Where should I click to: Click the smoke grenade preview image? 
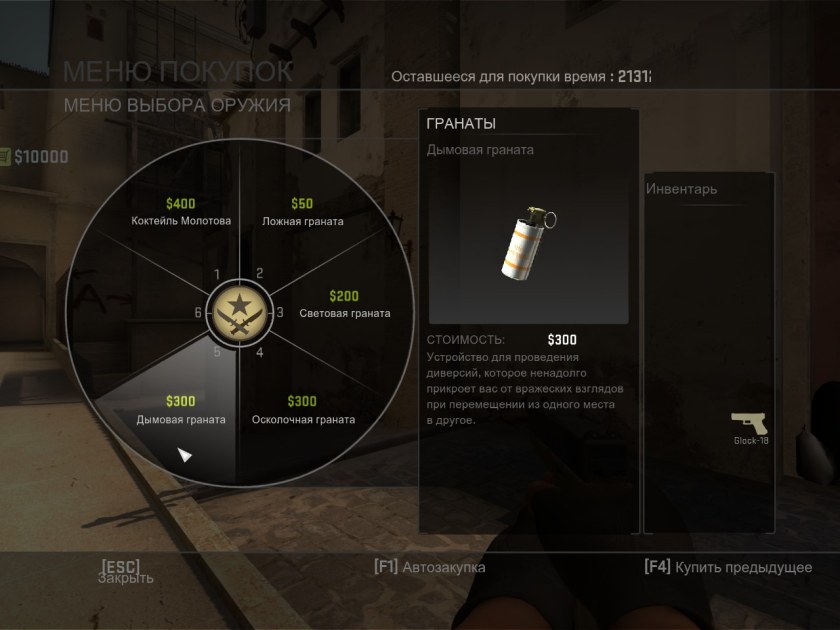(528, 245)
